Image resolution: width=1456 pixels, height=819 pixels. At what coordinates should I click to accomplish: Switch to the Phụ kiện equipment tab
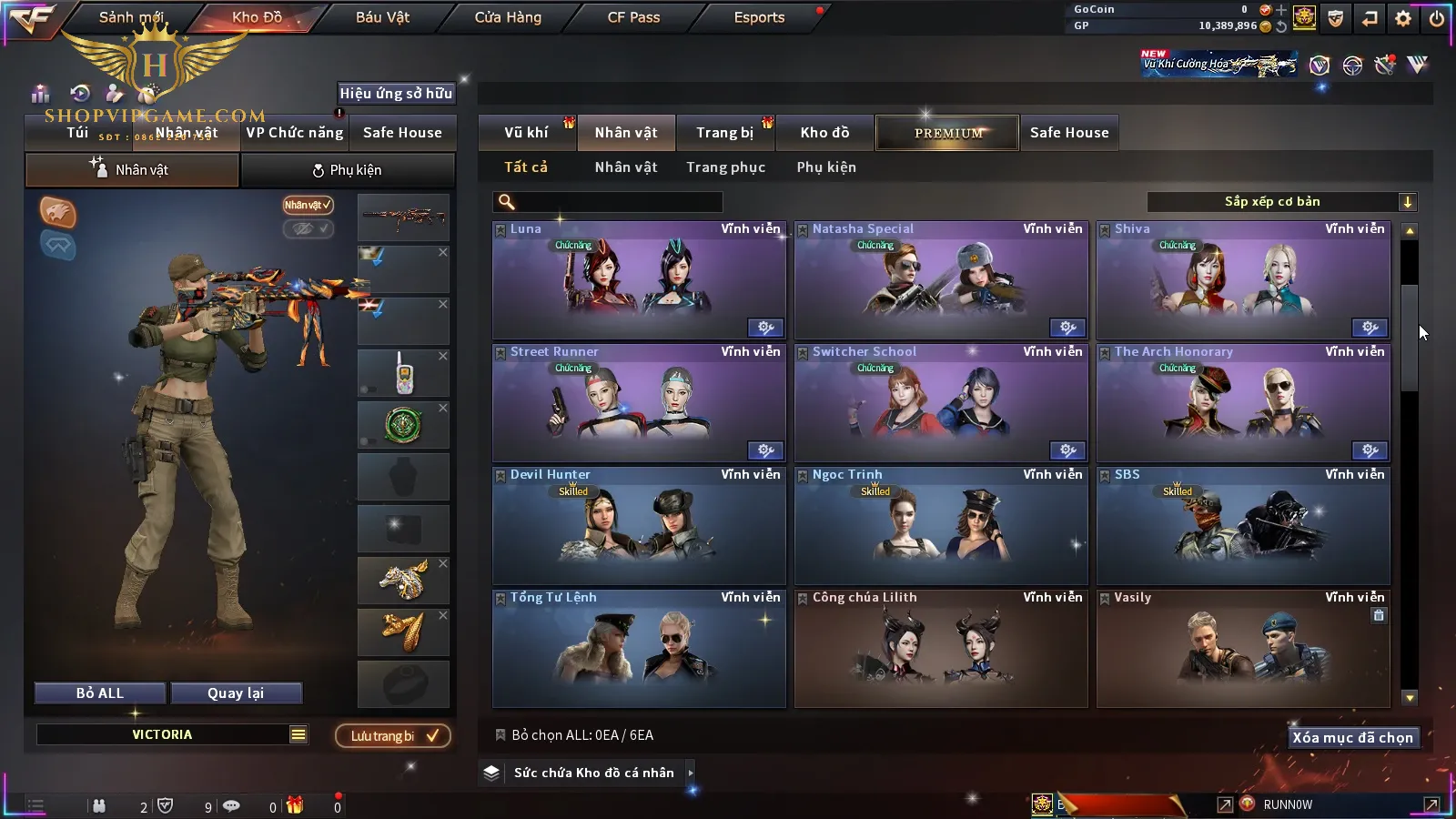pyautogui.click(x=348, y=170)
